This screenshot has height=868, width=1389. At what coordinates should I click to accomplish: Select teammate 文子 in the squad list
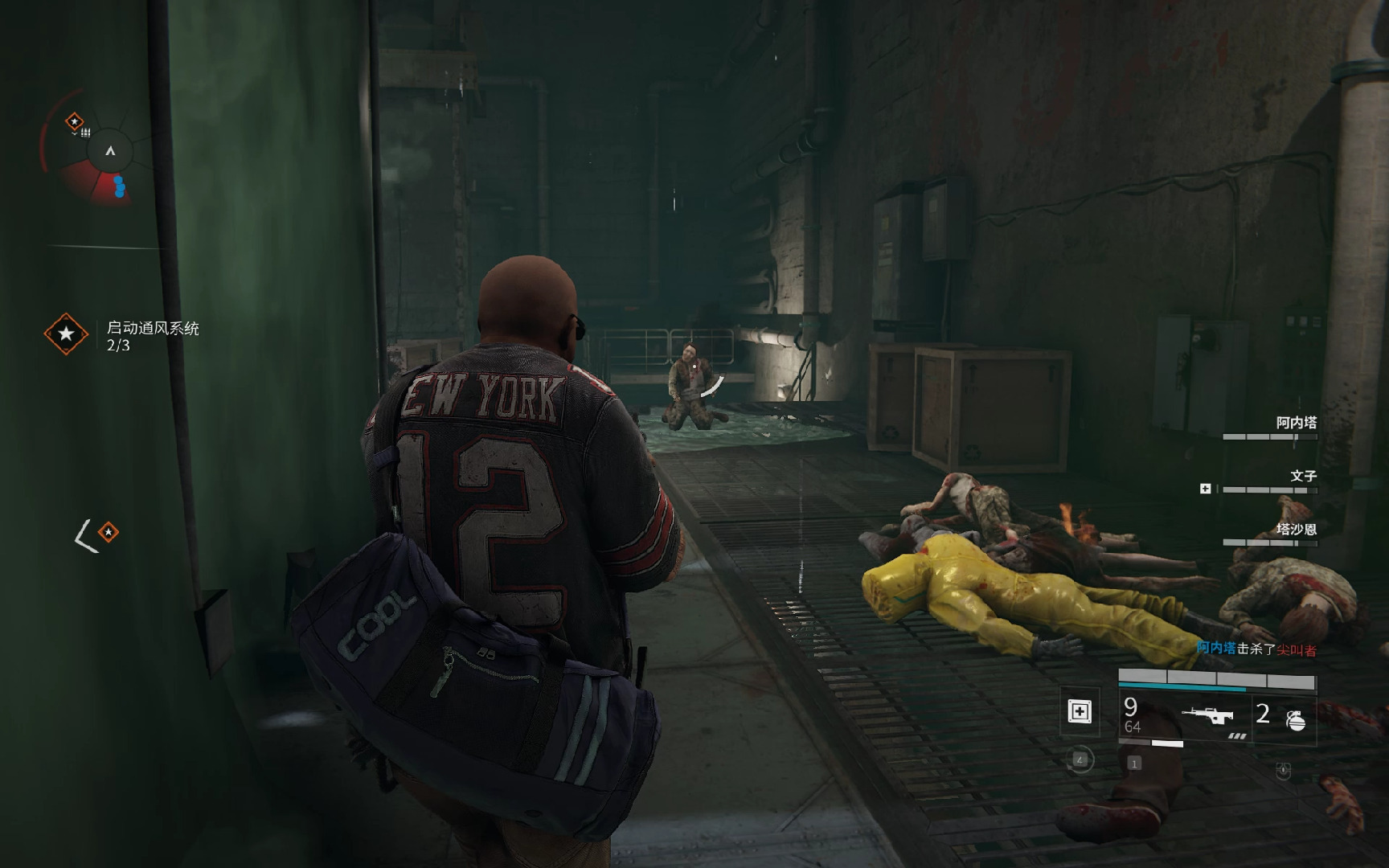click(x=1302, y=477)
